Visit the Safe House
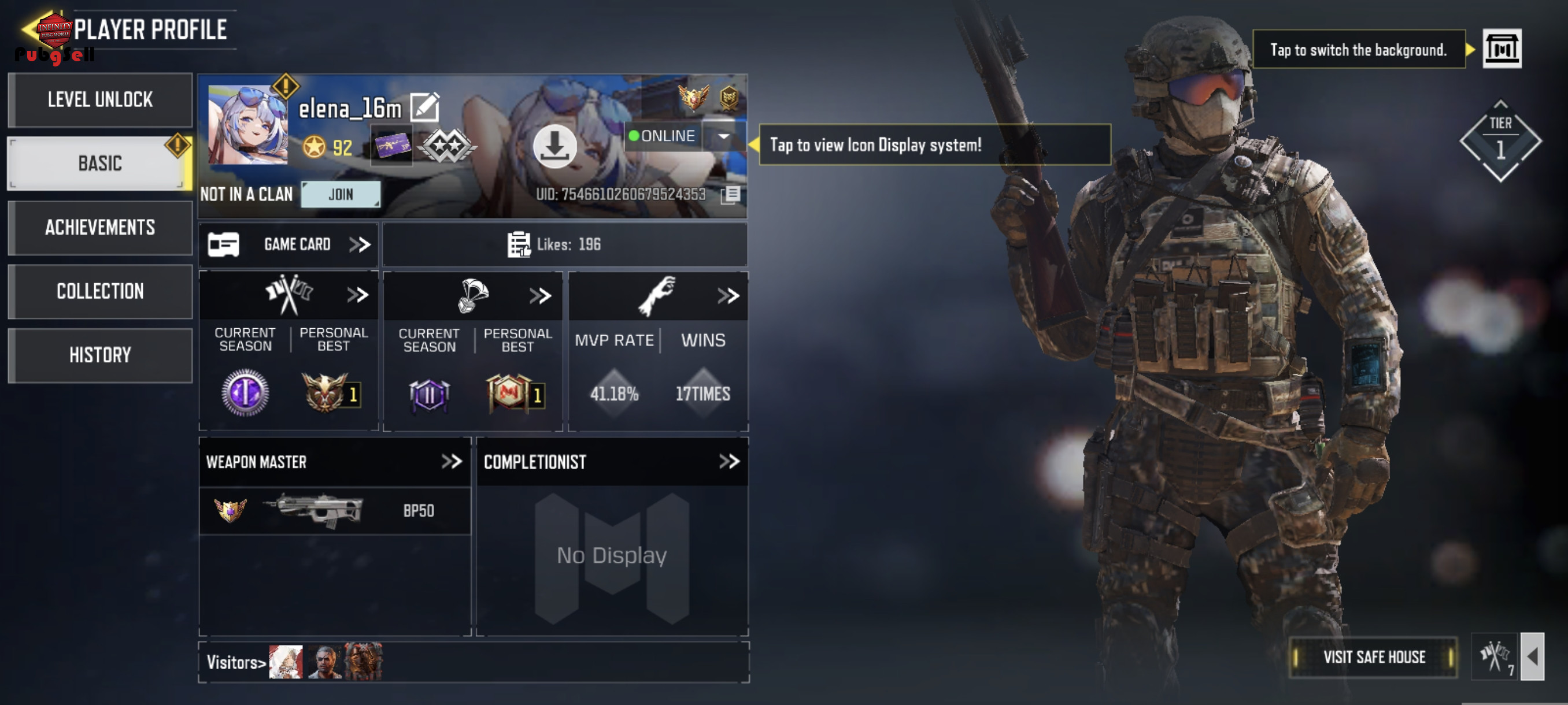Screen dimensions: 1568x705 (x=1374, y=657)
